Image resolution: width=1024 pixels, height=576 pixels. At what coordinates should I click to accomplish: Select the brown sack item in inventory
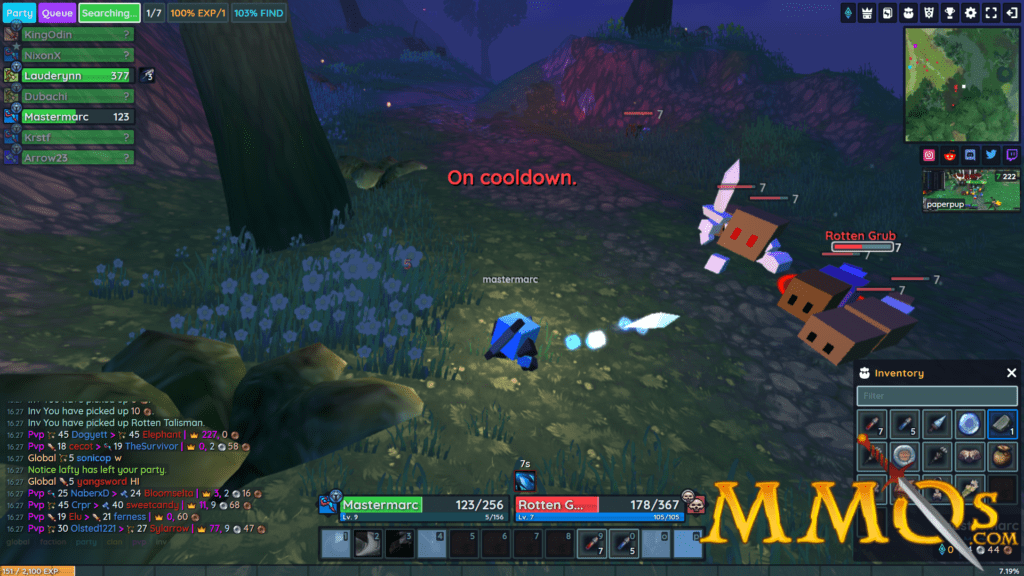[x=1003, y=457]
